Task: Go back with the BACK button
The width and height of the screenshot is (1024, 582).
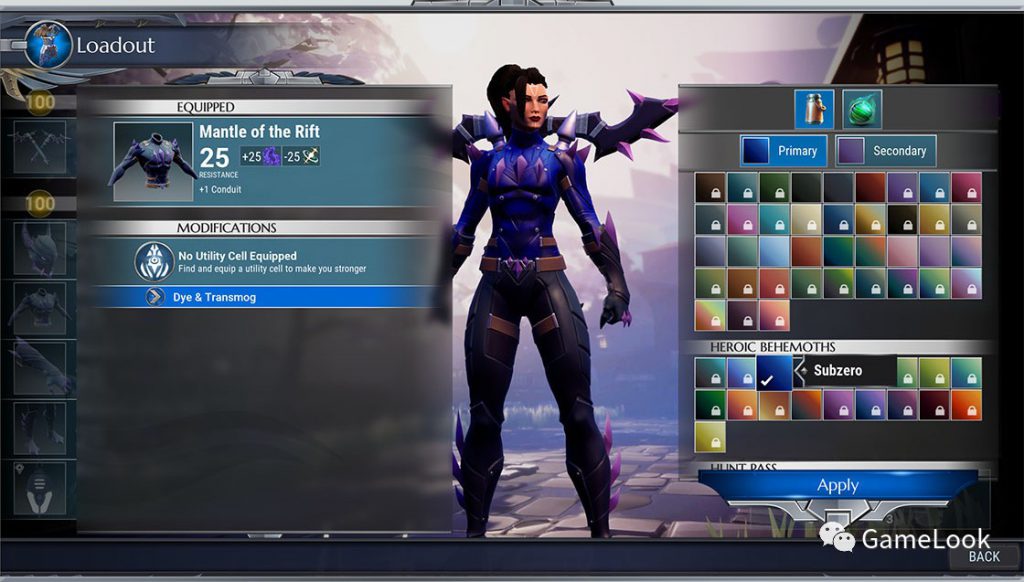Action: [x=983, y=556]
